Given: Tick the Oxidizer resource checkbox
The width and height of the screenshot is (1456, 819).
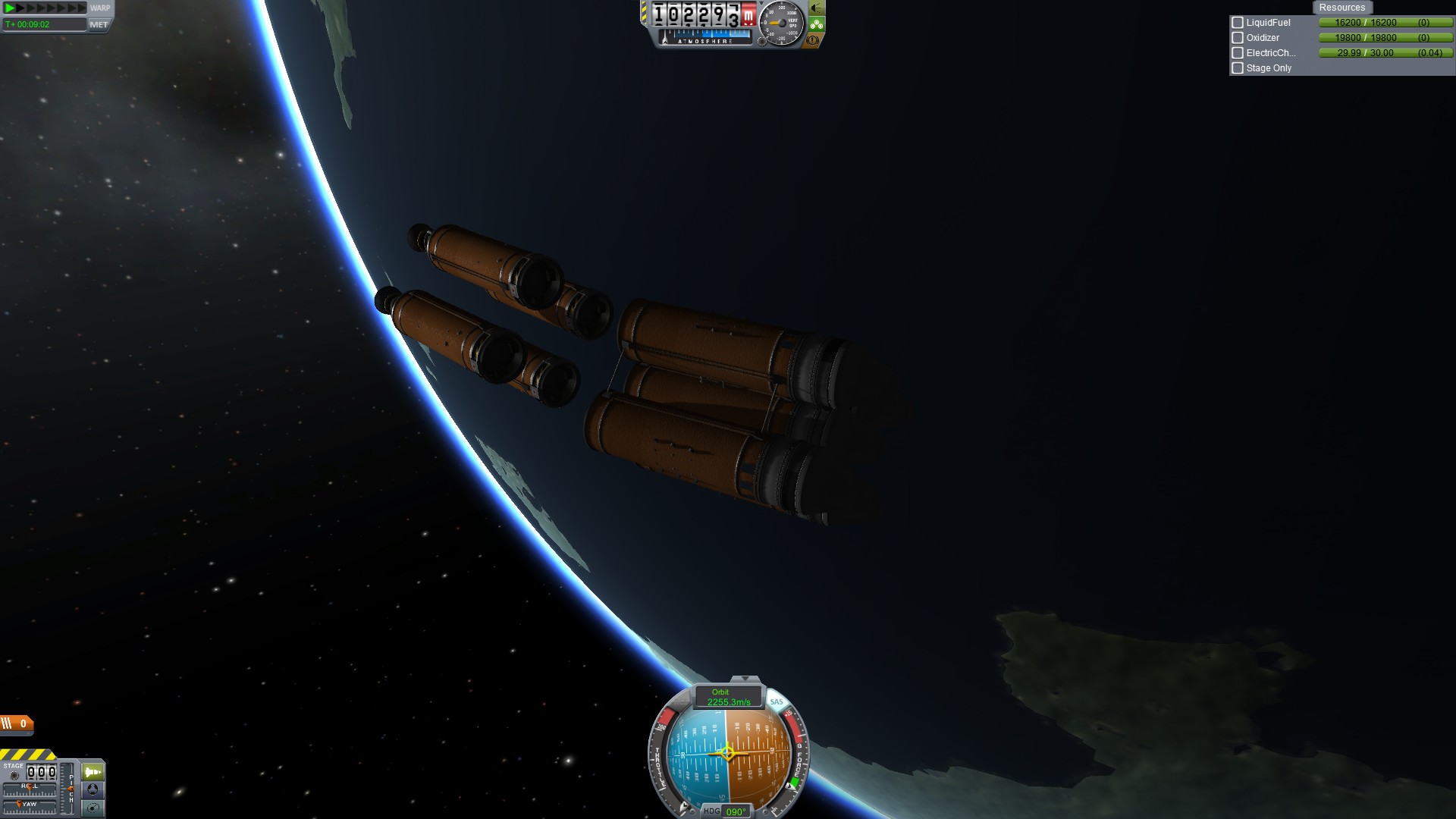Looking at the screenshot, I should coord(1238,38).
